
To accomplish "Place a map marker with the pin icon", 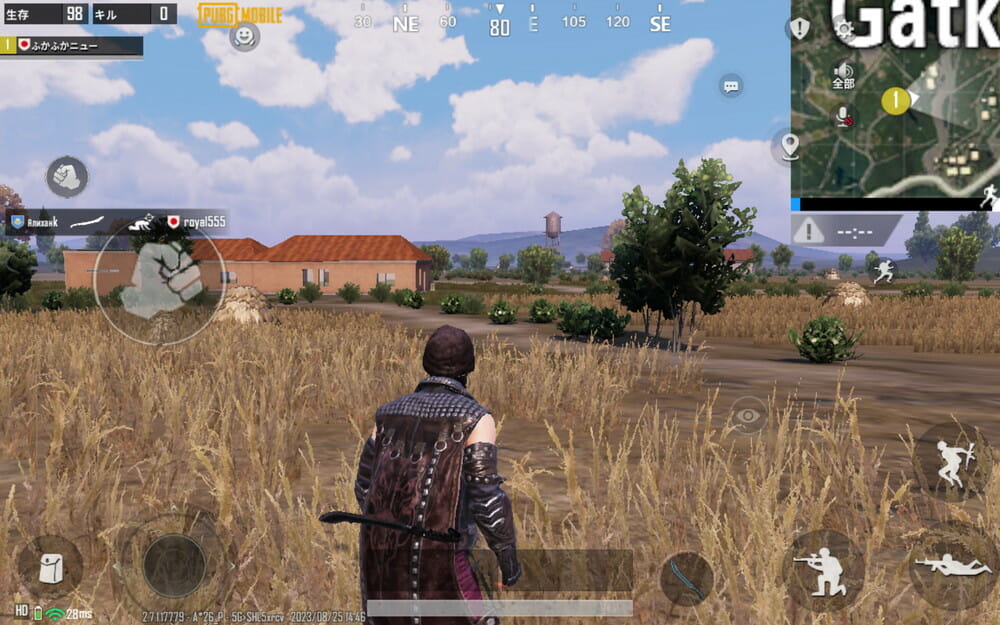I will pos(790,147).
